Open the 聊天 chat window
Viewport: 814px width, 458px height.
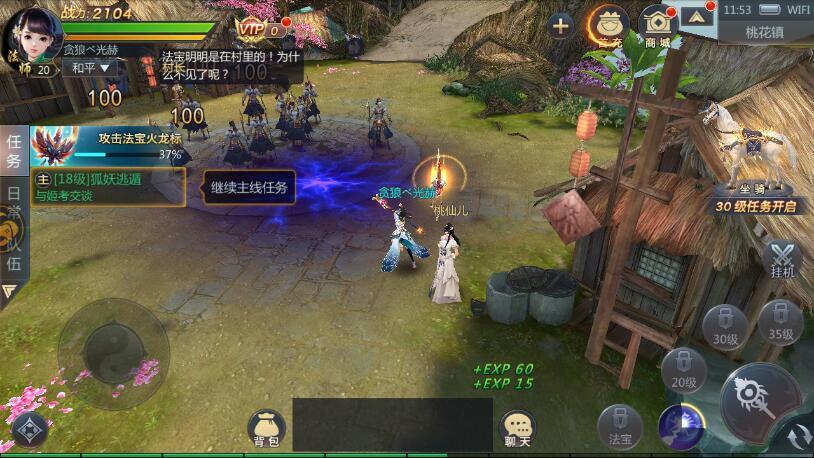[x=517, y=427]
